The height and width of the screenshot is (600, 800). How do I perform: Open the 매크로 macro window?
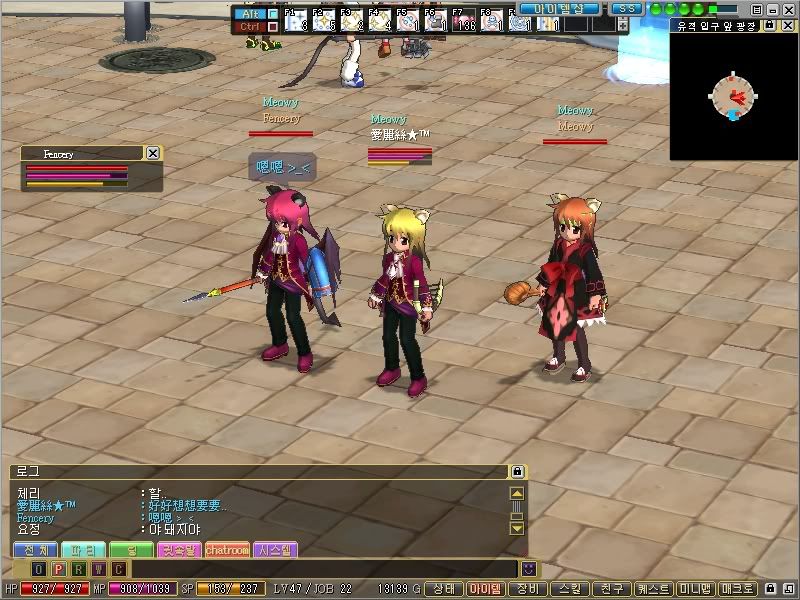click(x=738, y=589)
